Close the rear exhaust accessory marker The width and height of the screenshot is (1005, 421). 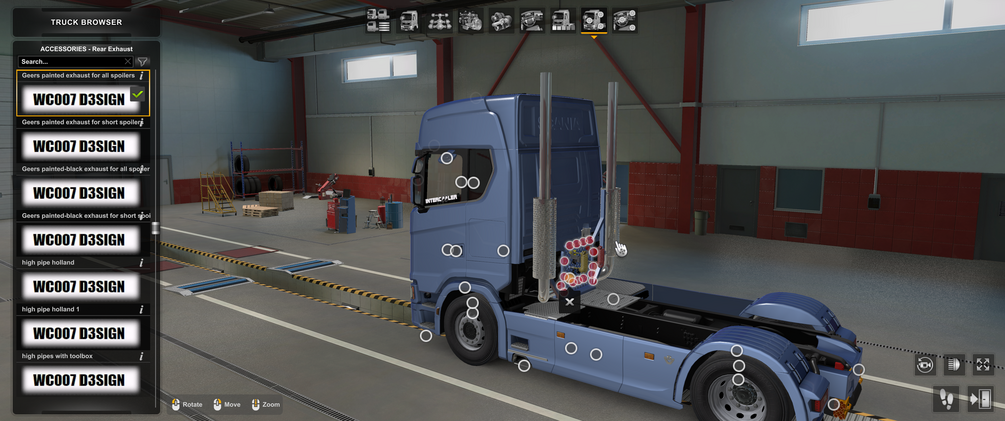(x=569, y=301)
